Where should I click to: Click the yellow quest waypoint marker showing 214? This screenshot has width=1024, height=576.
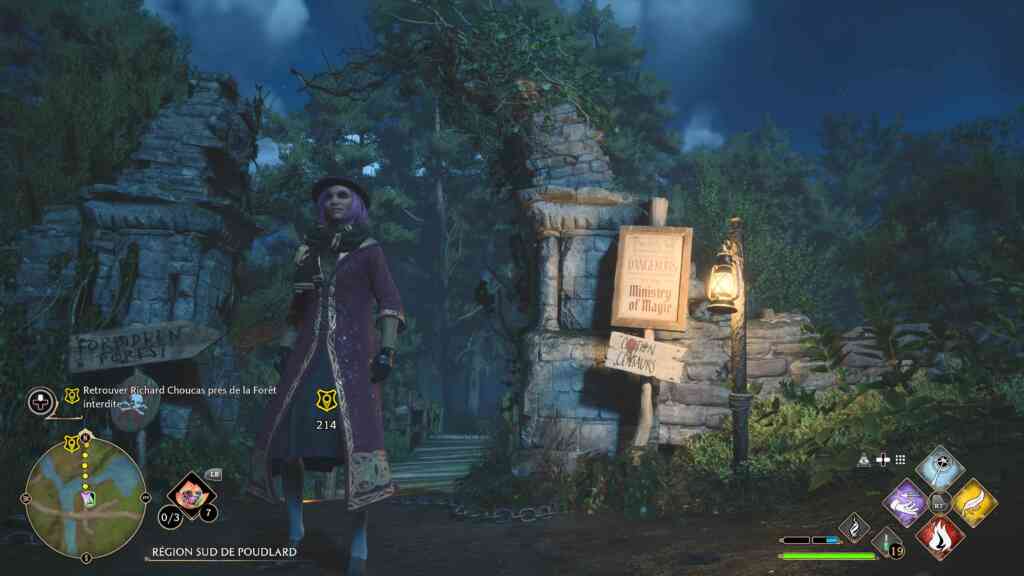[x=327, y=400]
